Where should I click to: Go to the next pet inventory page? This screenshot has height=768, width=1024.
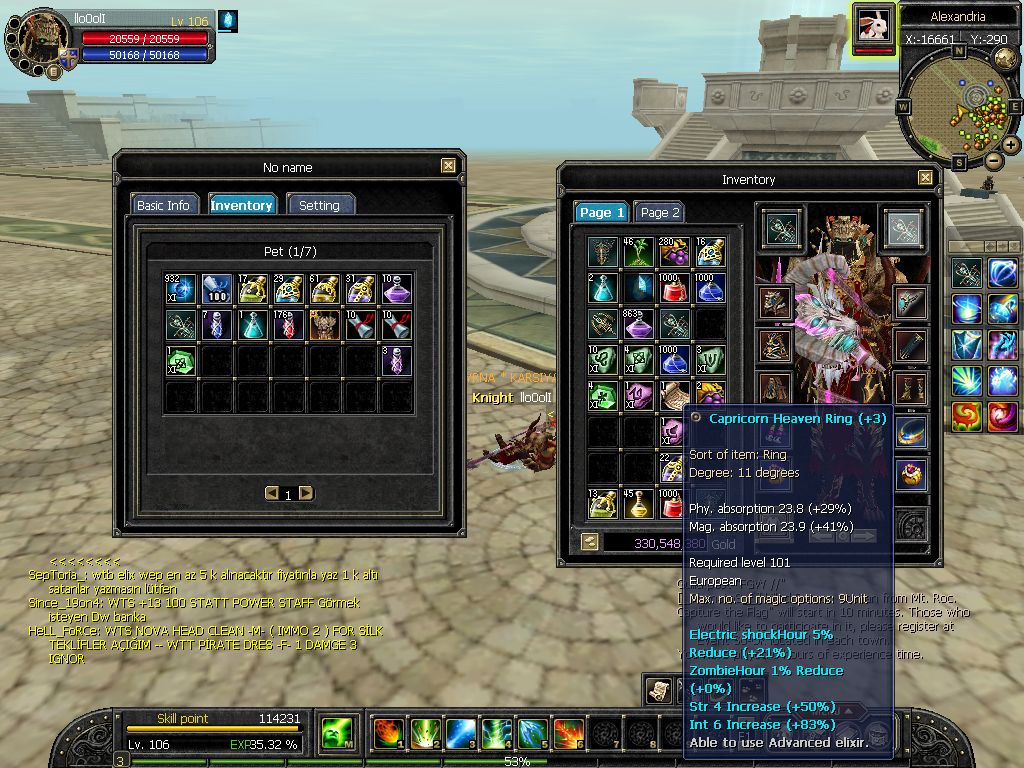(306, 493)
